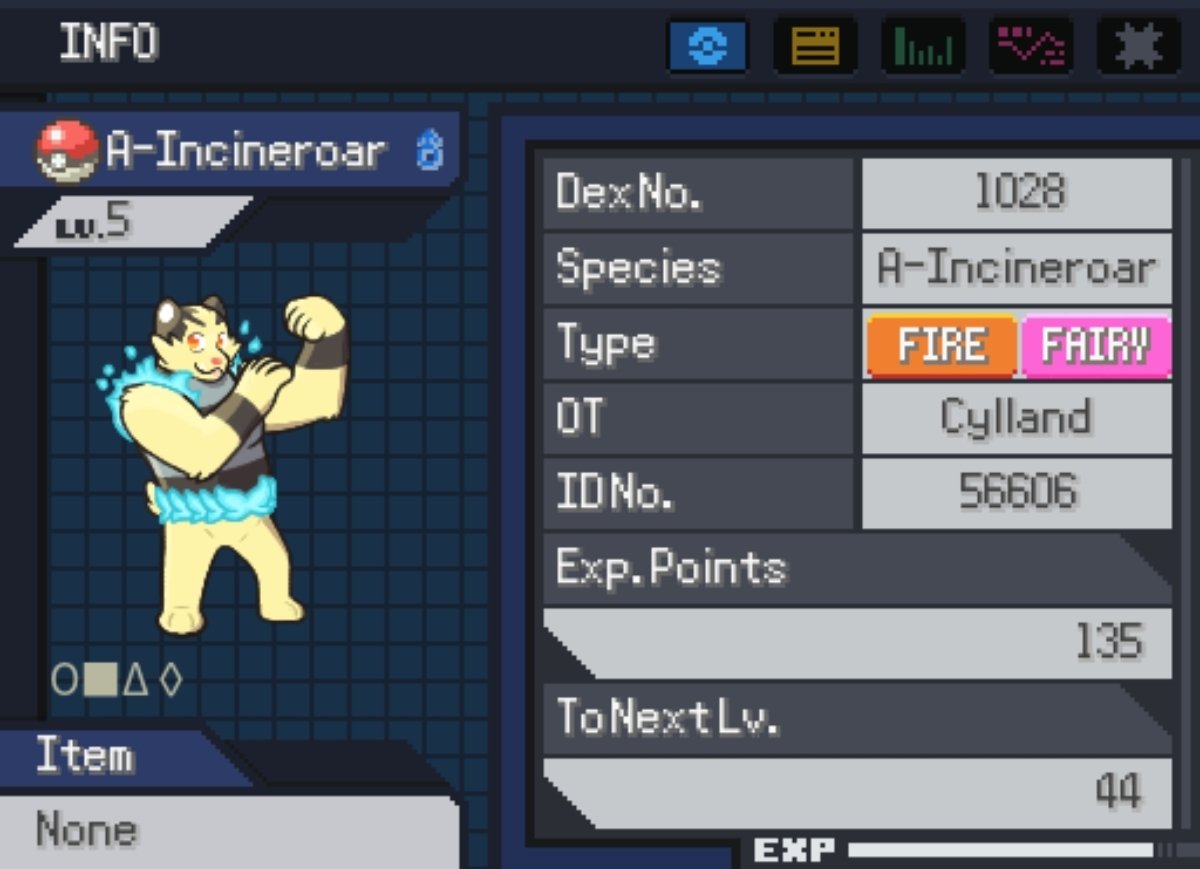Image resolution: width=1200 pixels, height=869 pixels.
Task: Show the pink moves tab
Action: pyautogui.click(x=1031, y=46)
